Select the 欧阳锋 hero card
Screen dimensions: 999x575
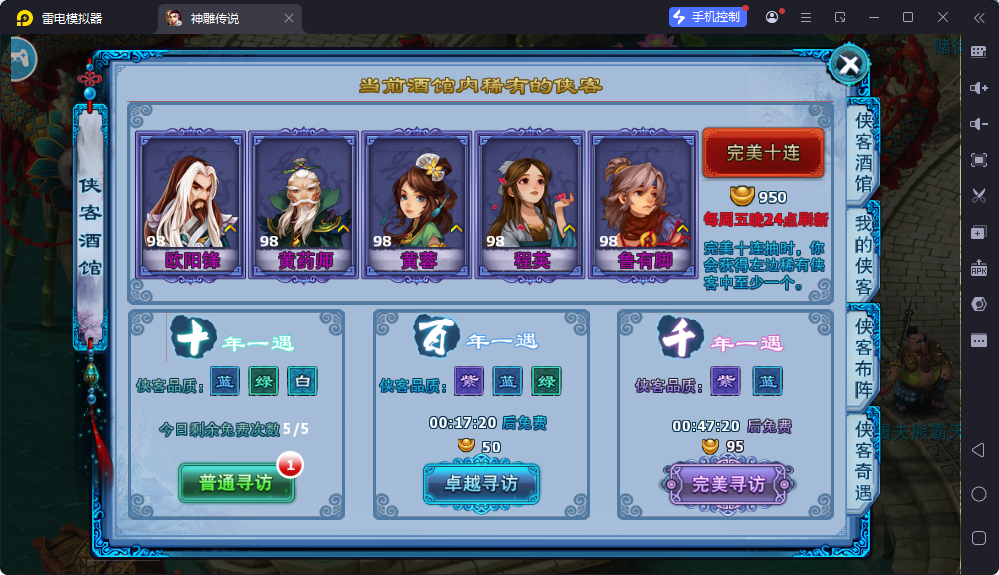coord(191,204)
